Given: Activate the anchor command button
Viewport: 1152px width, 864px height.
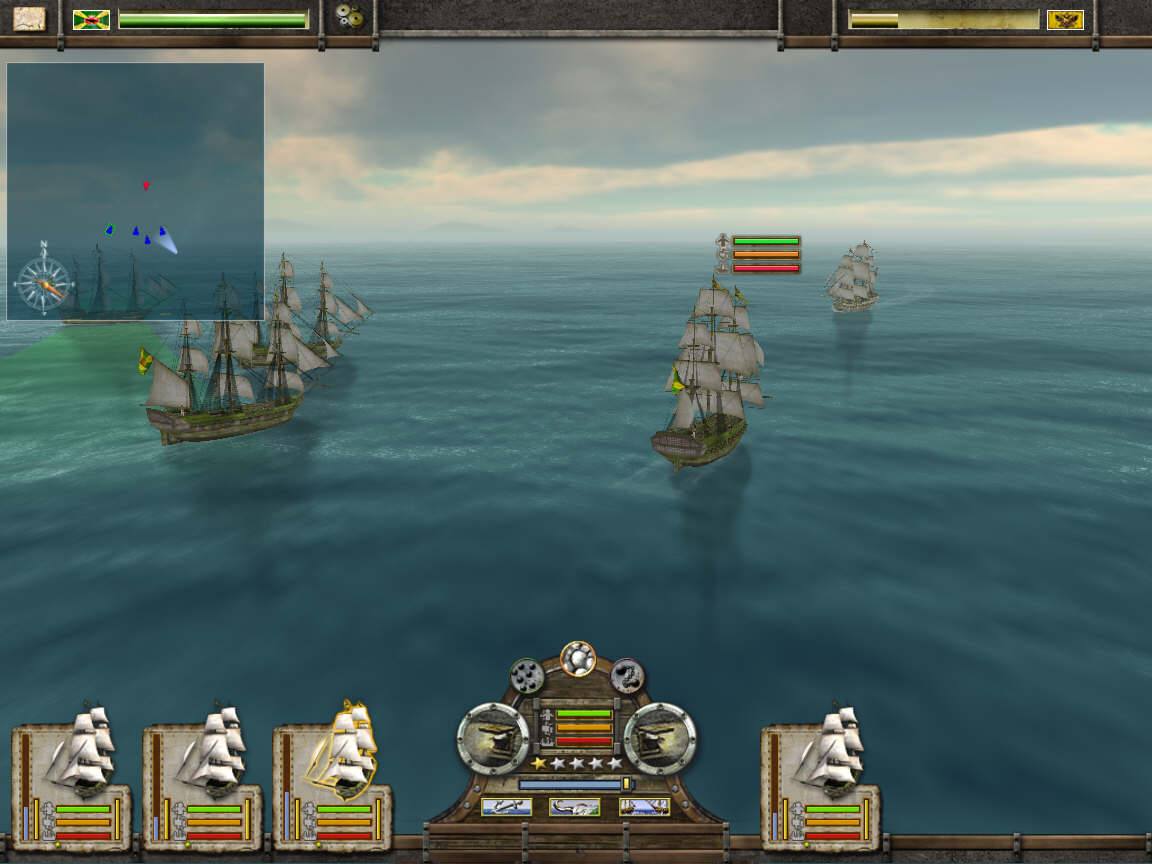Looking at the screenshot, I should coord(506,807).
